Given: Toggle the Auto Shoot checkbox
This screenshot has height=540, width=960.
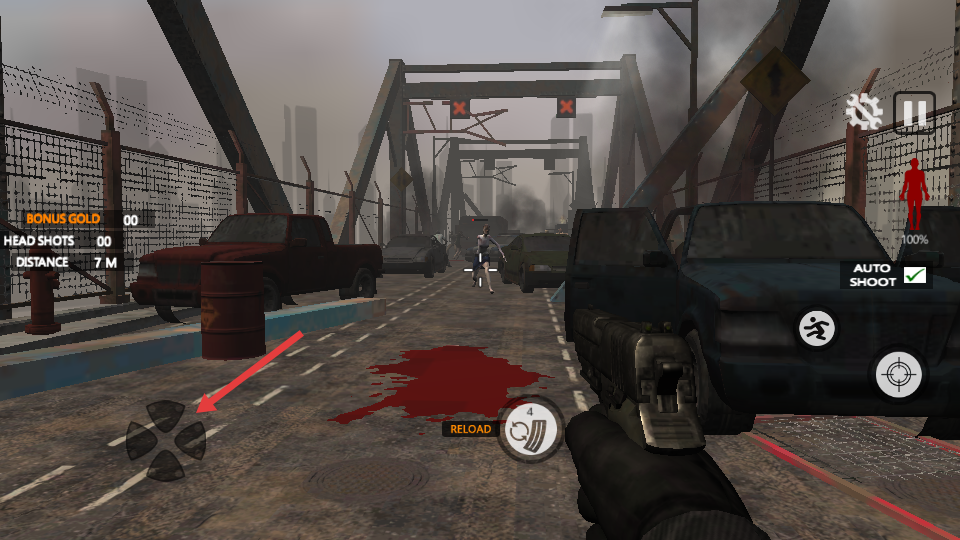Looking at the screenshot, I should click(x=914, y=275).
